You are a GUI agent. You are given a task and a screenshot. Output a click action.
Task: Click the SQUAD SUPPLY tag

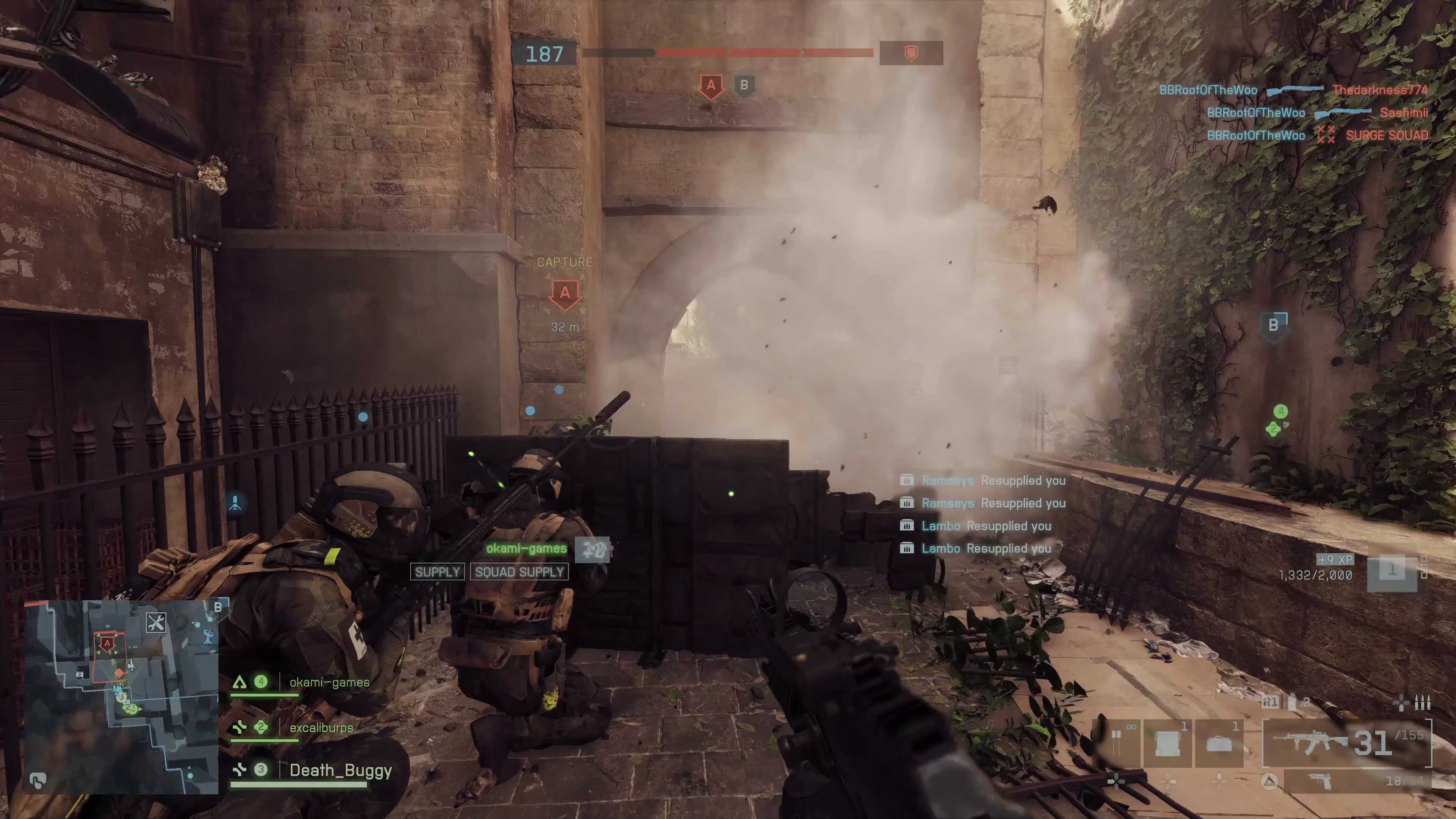(519, 572)
